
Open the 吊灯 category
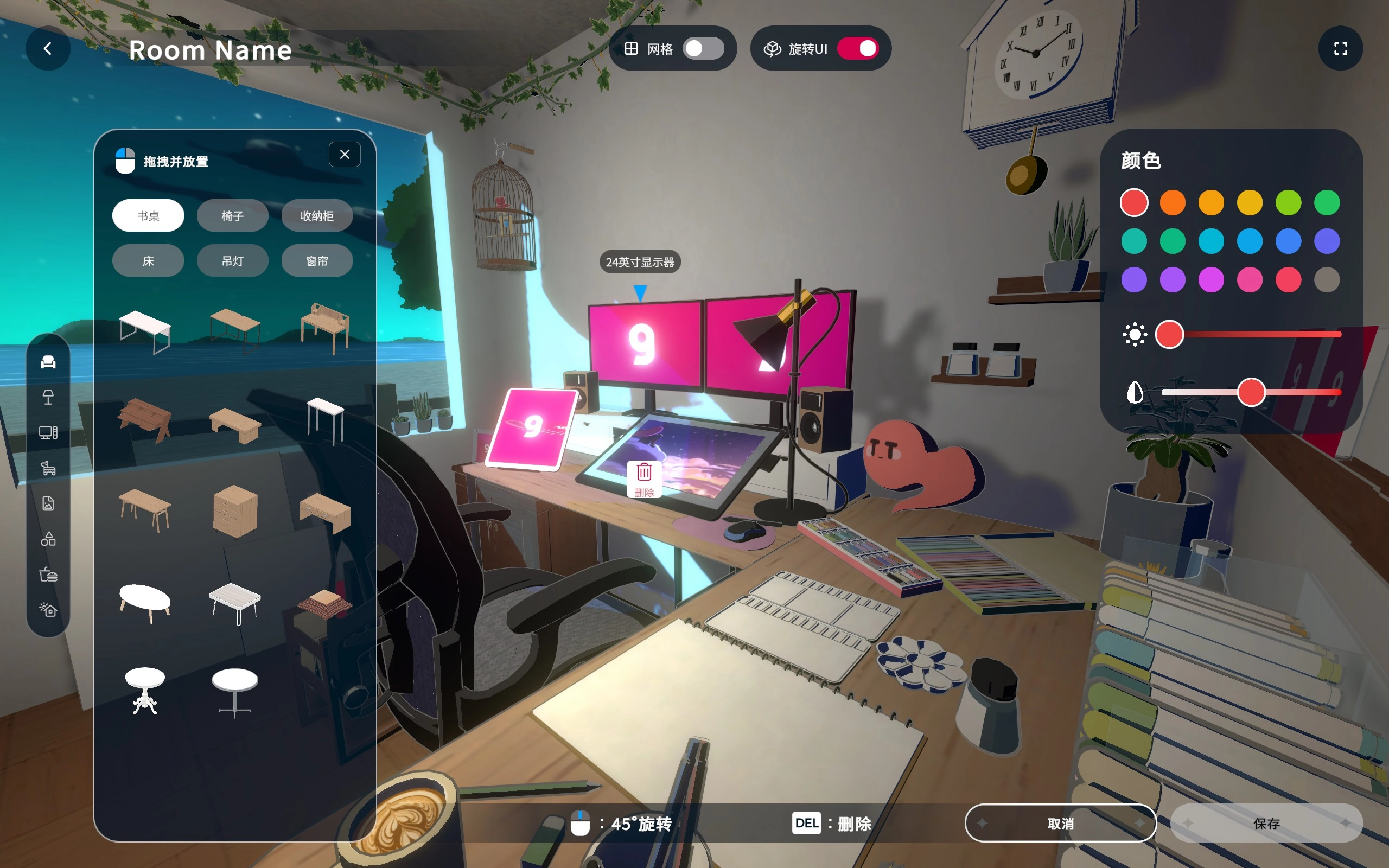point(232,261)
